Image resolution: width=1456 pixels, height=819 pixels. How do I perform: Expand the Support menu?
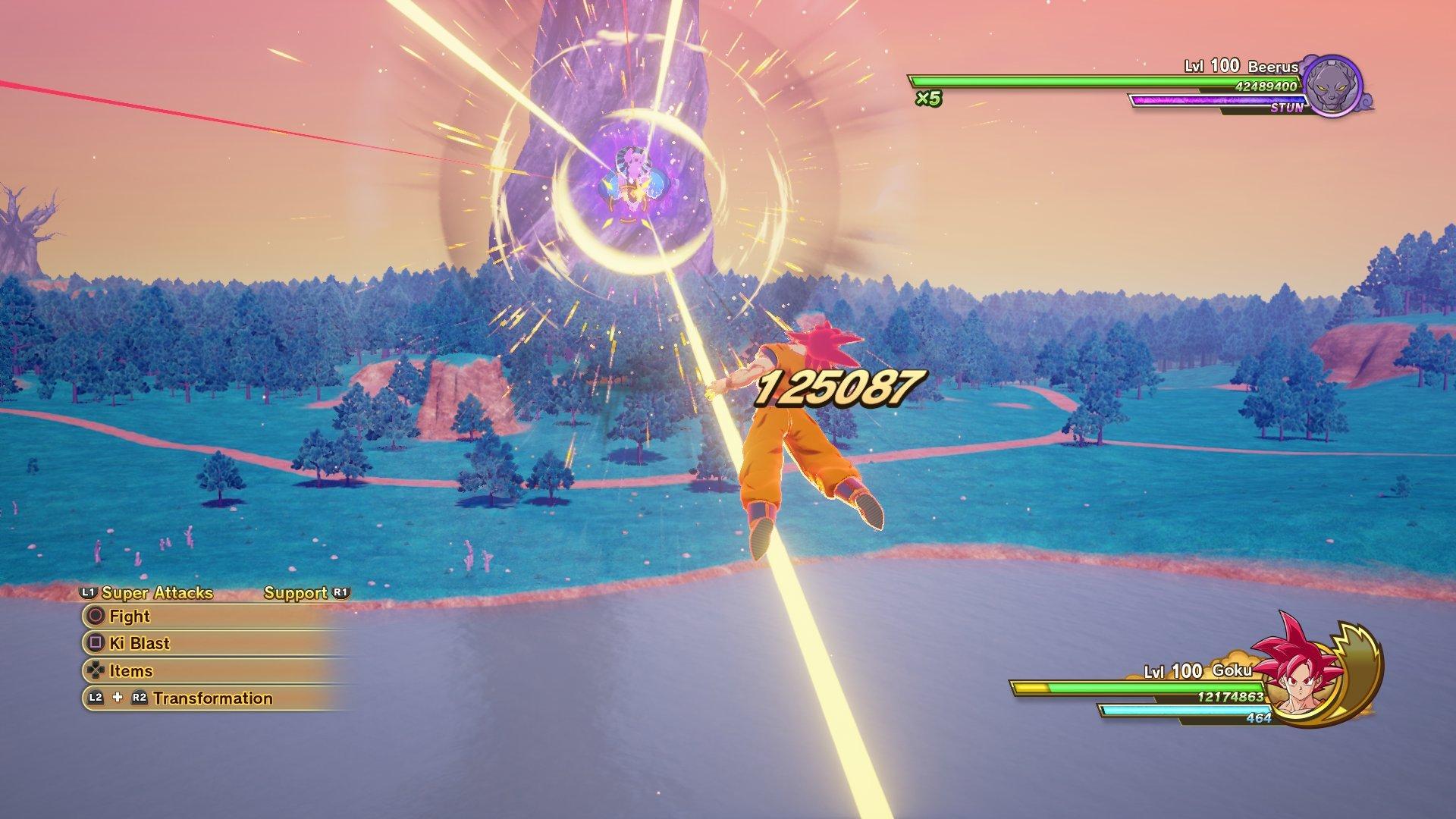pos(296,593)
